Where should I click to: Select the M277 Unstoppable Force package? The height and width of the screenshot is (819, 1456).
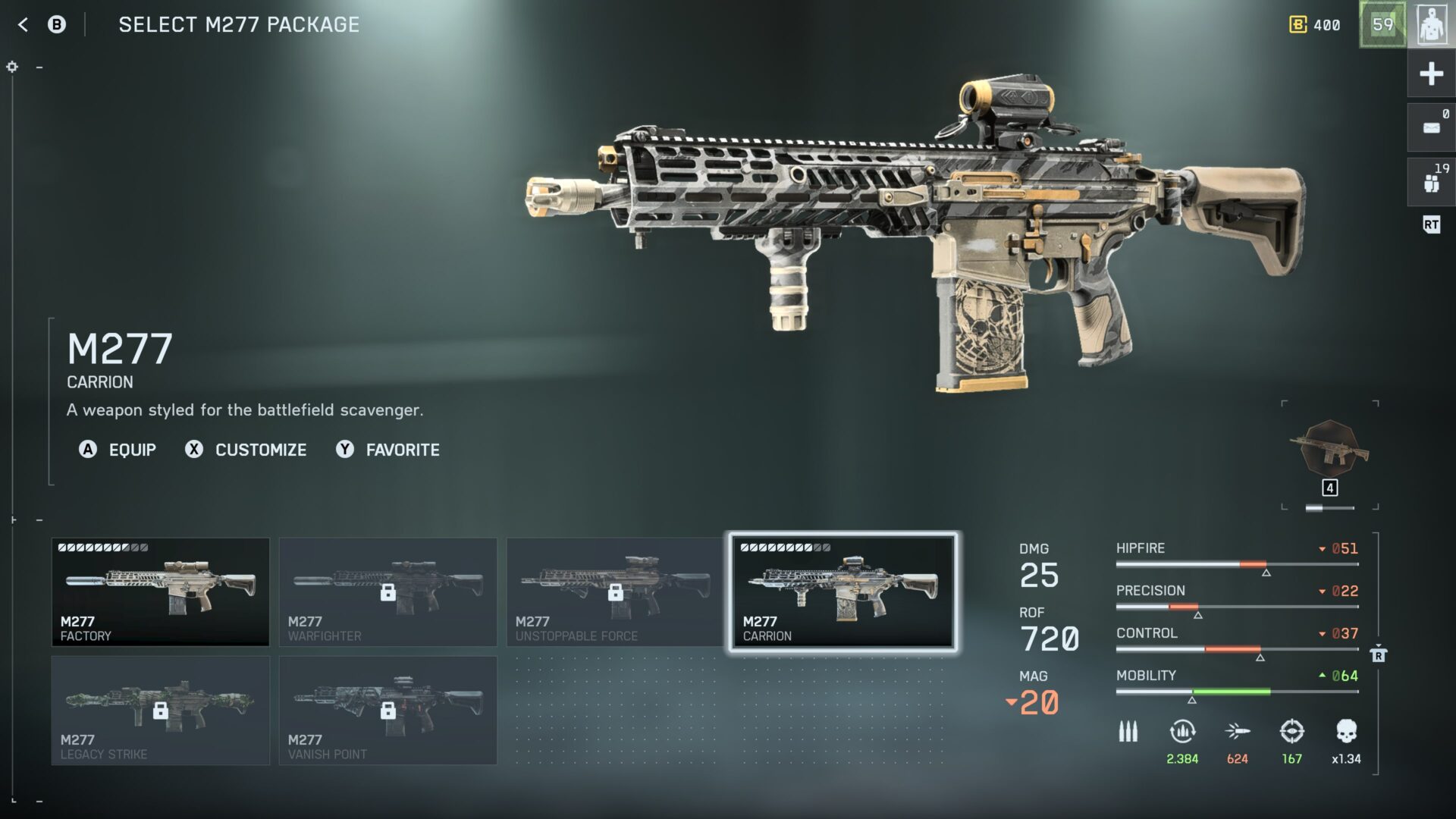[x=615, y=591]
